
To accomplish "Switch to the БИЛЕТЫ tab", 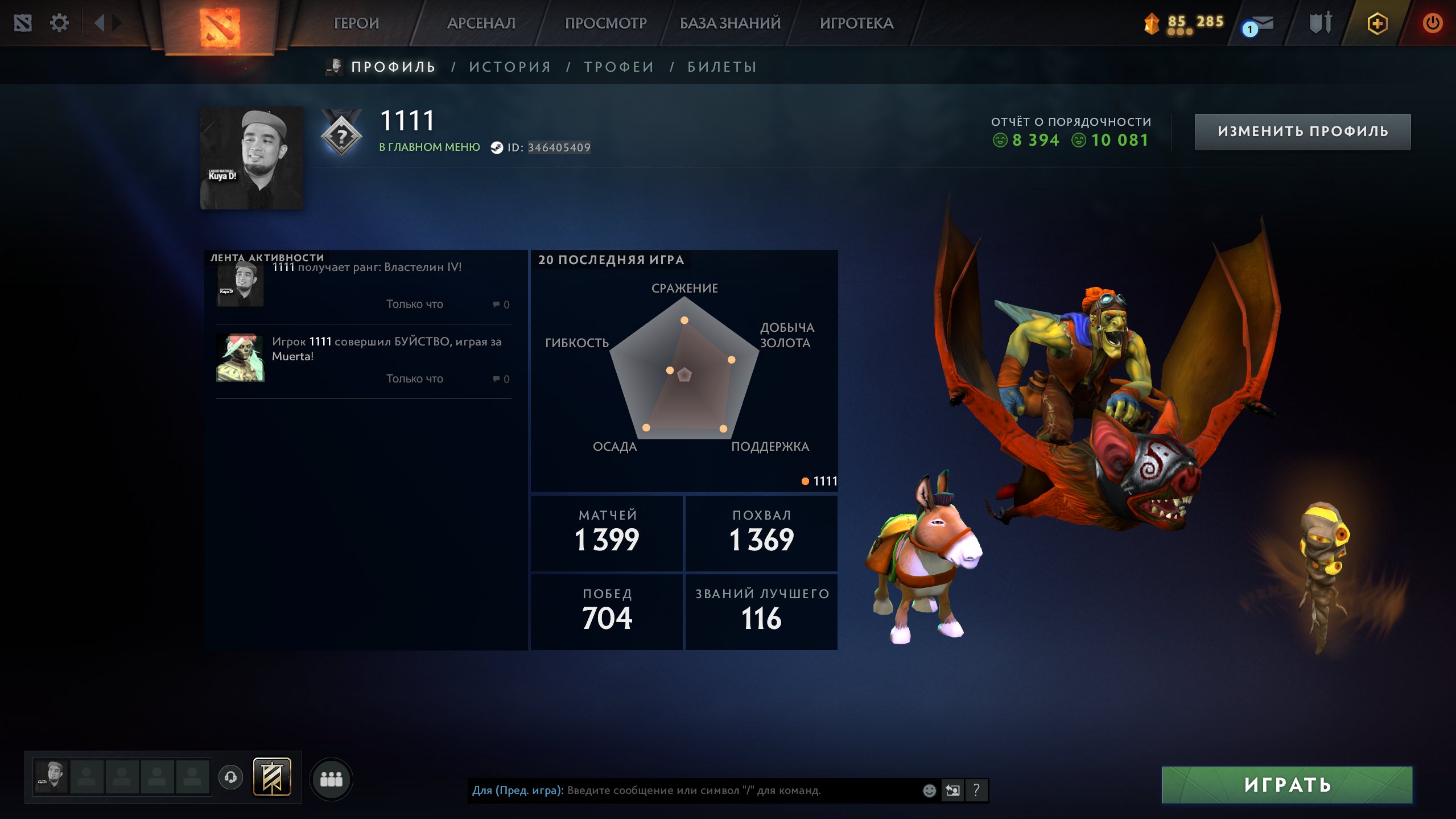I will [x=722, y=67].
